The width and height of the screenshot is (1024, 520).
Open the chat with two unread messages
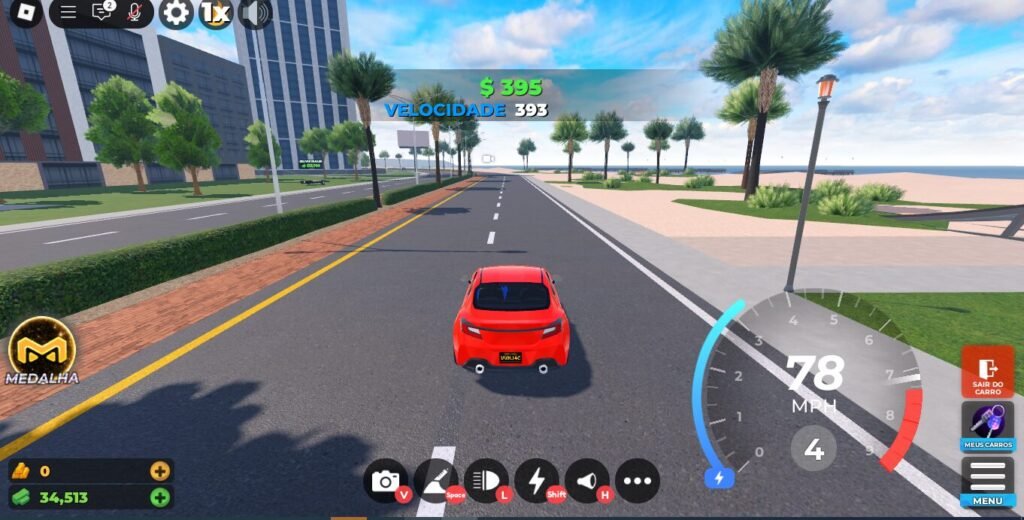(x=102, y=12)
